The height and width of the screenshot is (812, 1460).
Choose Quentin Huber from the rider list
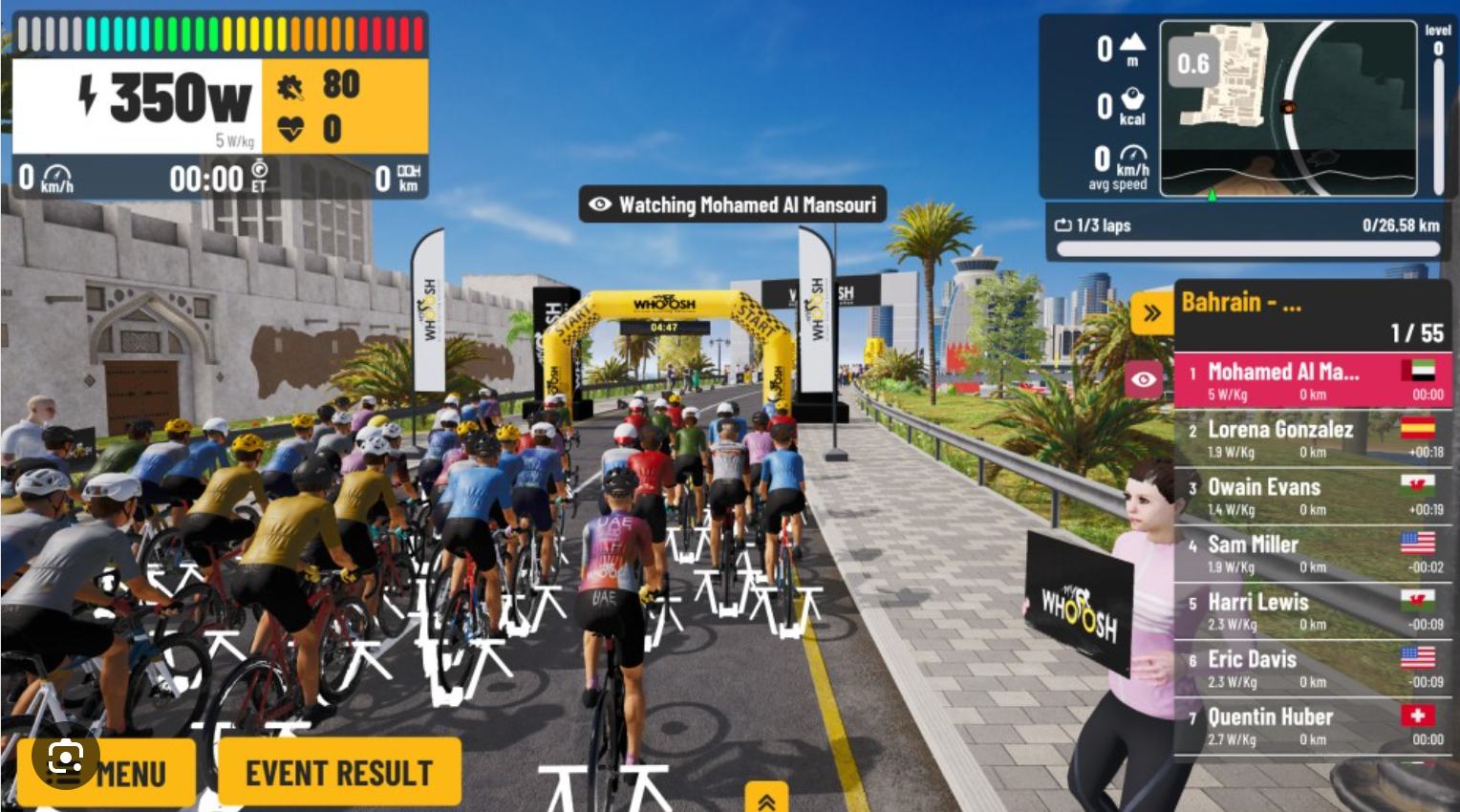click(x=1312, y=725)
